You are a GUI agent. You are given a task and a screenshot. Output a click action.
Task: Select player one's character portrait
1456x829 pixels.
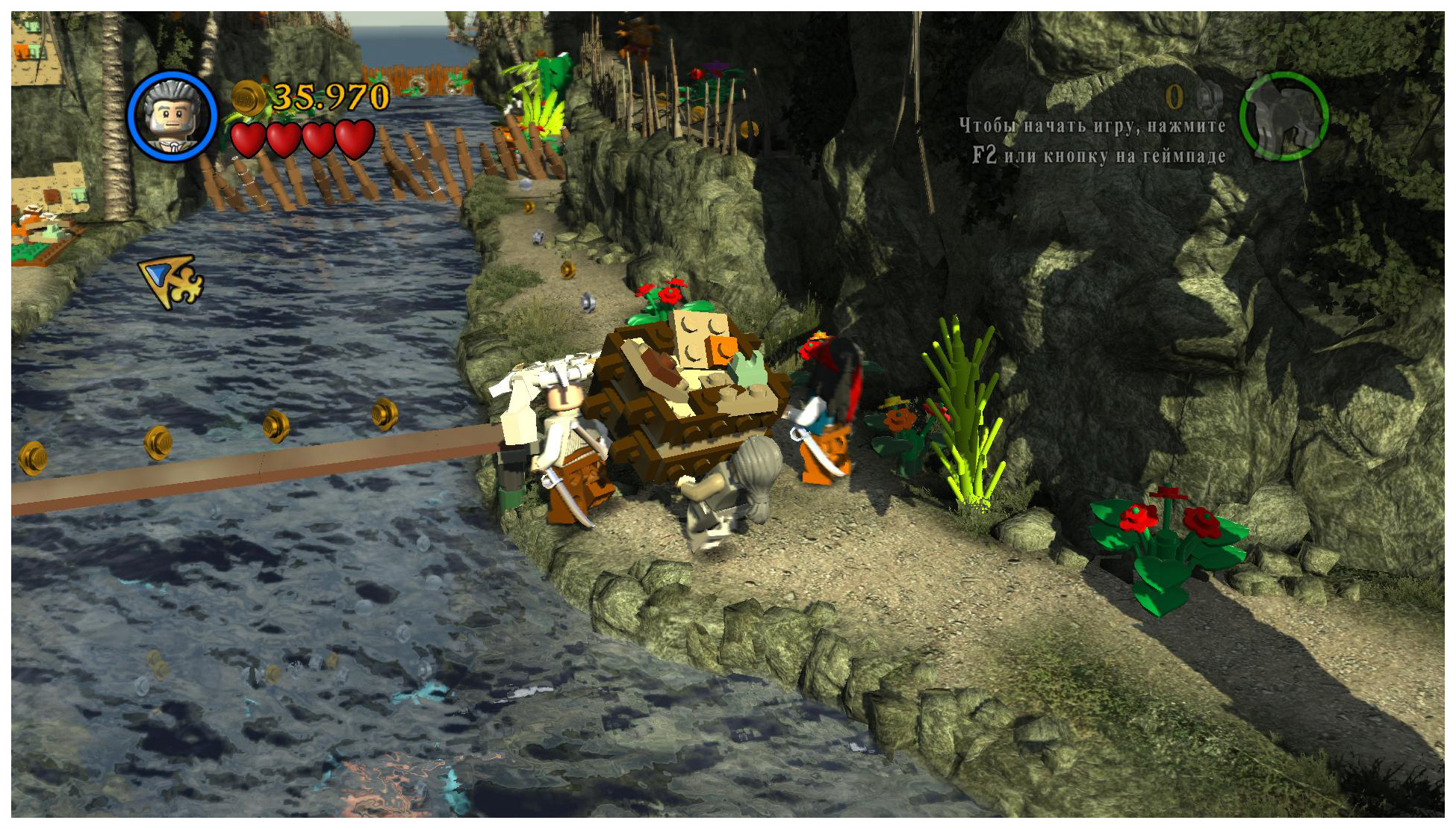pyautogui.click(x=172, y=116)
